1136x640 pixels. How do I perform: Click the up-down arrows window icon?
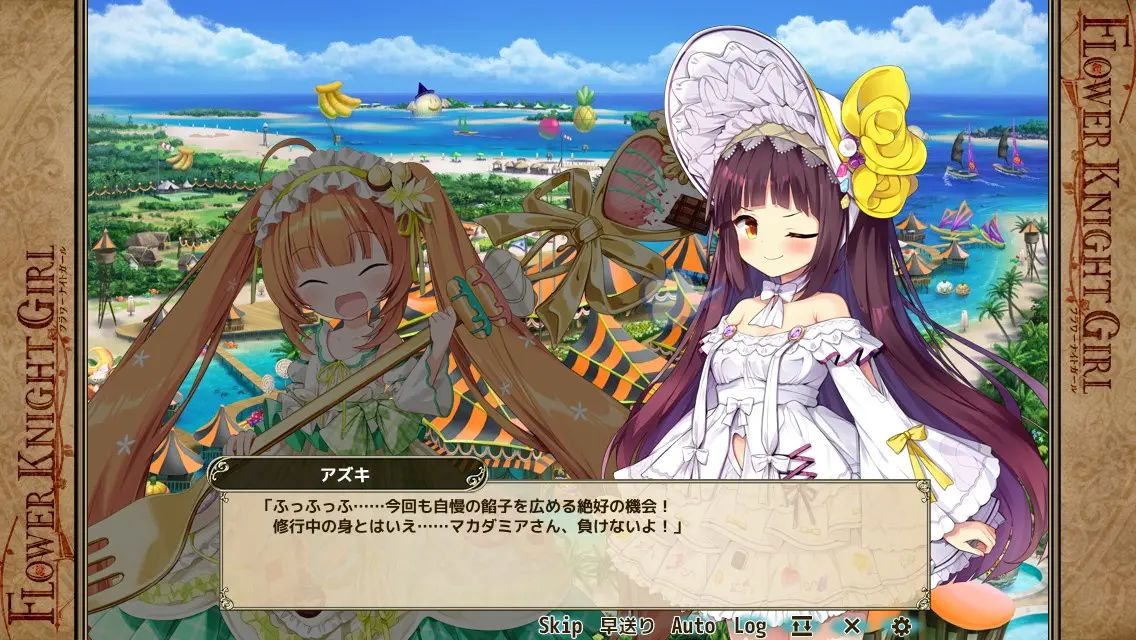tap(802, 626)
